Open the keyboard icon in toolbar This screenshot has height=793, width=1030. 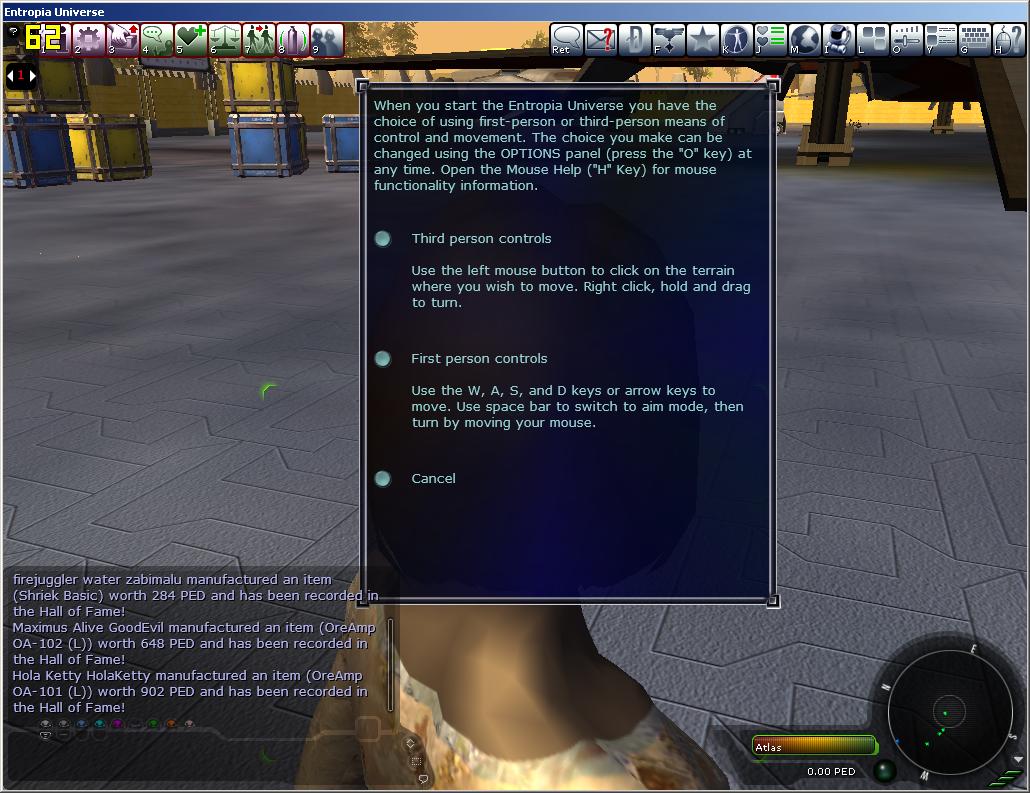975,39
